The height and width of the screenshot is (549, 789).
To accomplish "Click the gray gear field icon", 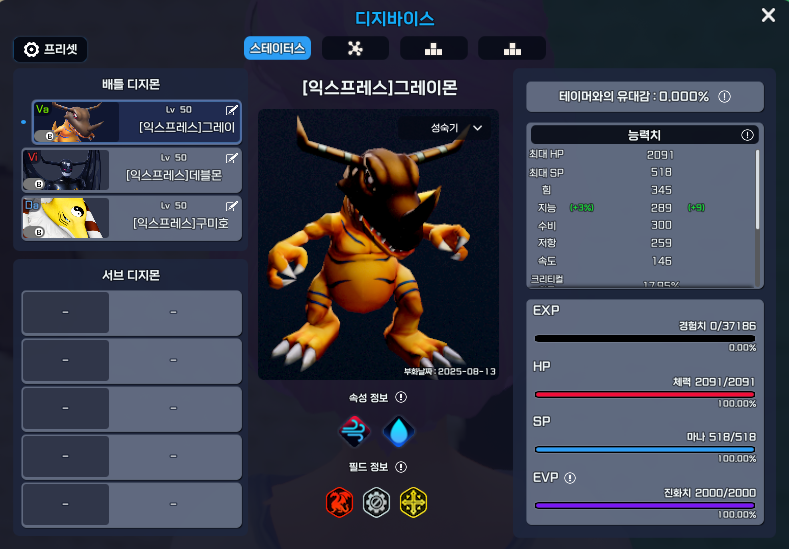I will 377,501.
